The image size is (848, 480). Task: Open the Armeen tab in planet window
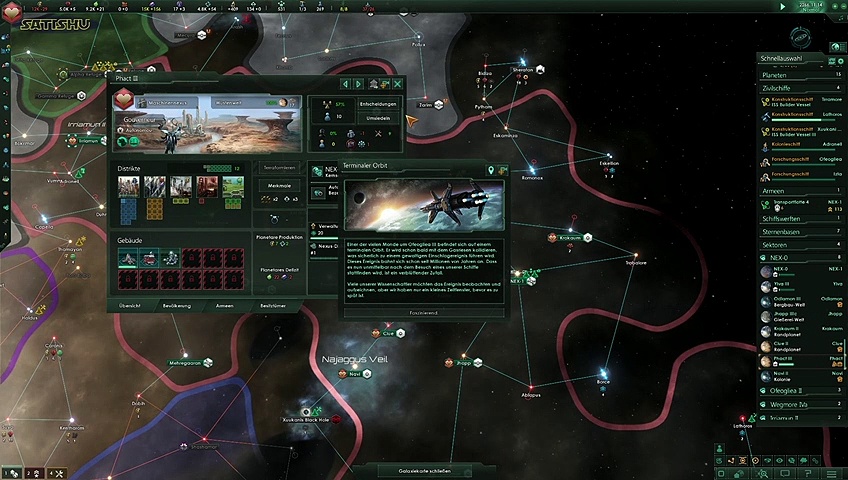pos(225,305)
